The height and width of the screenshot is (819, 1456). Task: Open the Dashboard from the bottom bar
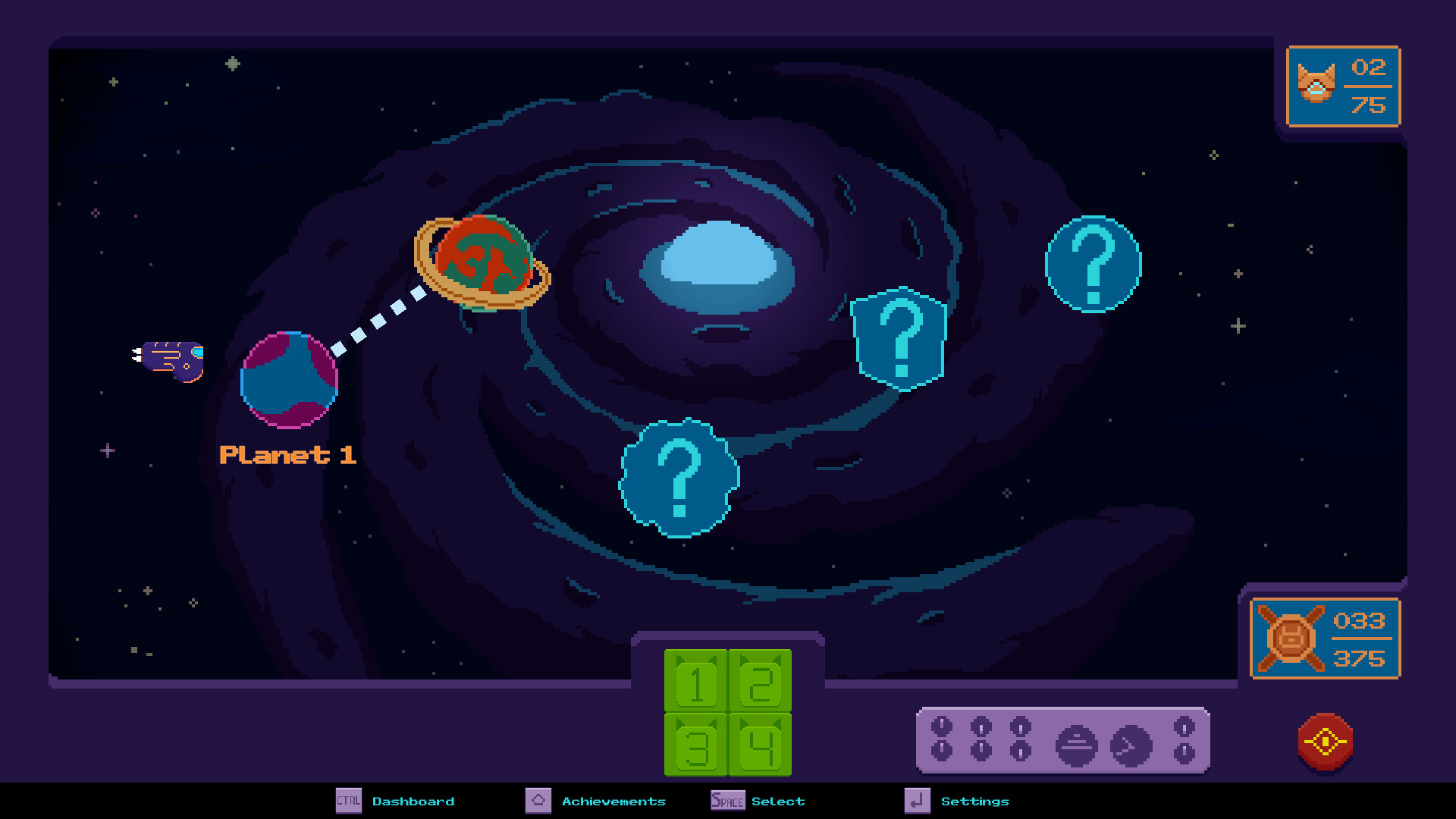coord(414,801)
